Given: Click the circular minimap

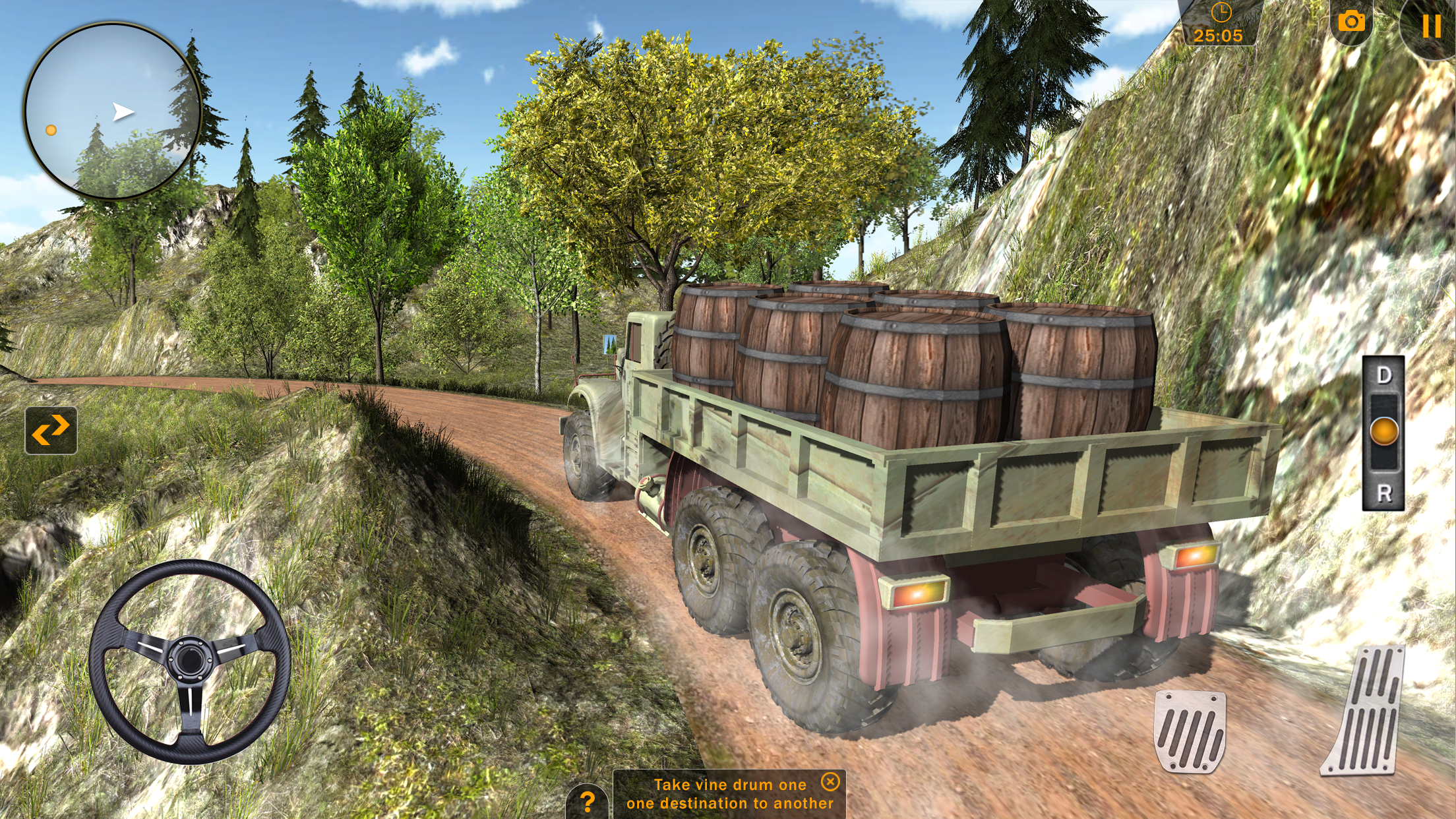Looking at the screenshot, I should [112, 111].
